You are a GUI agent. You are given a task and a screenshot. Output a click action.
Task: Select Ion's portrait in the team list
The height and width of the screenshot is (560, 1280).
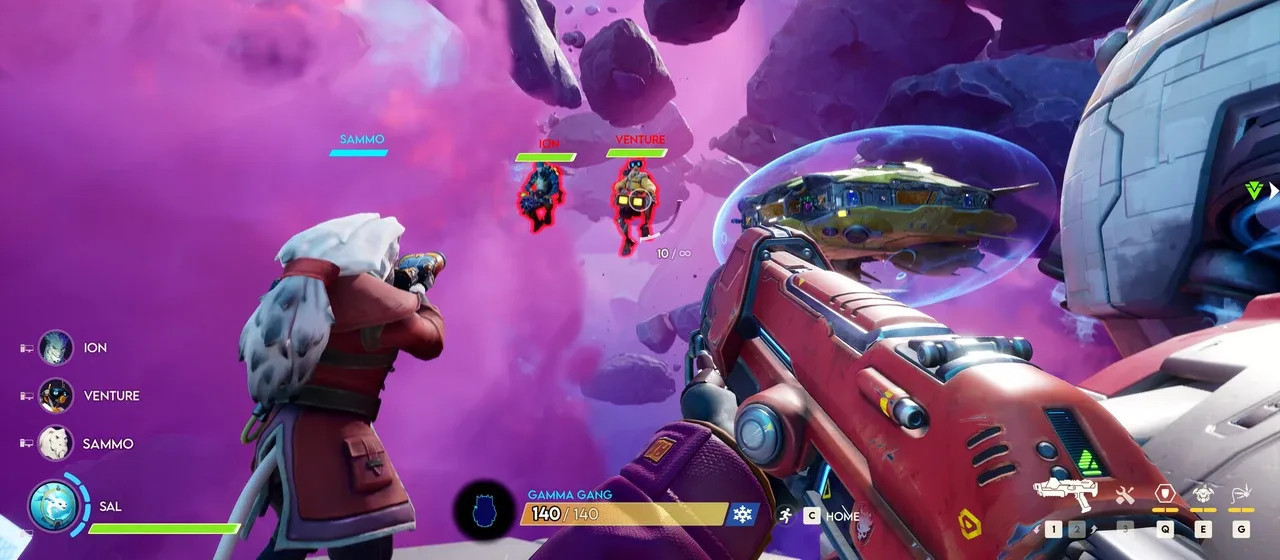coord(56,348)
